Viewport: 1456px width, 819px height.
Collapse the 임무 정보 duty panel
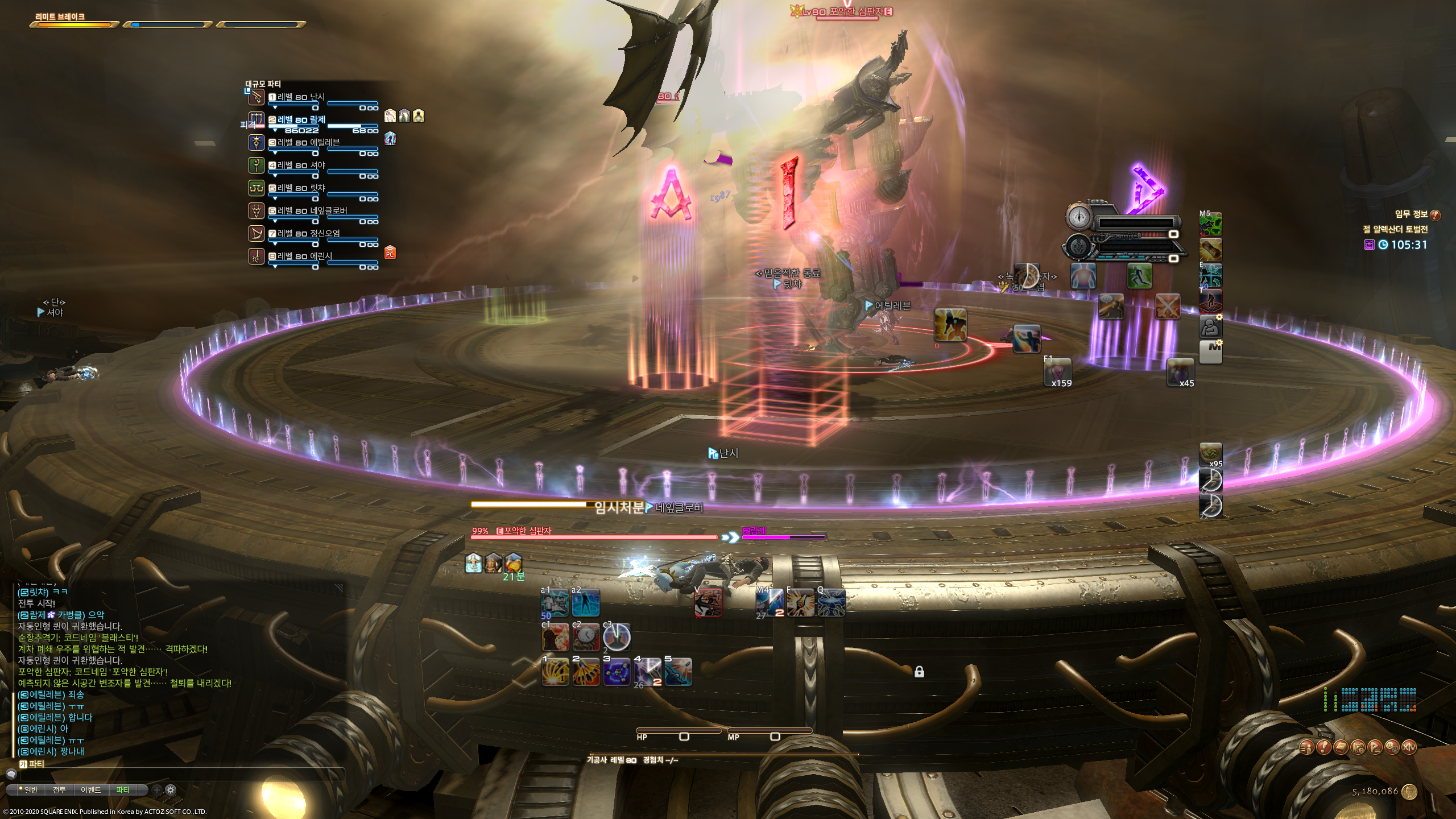pos(1435,216)
